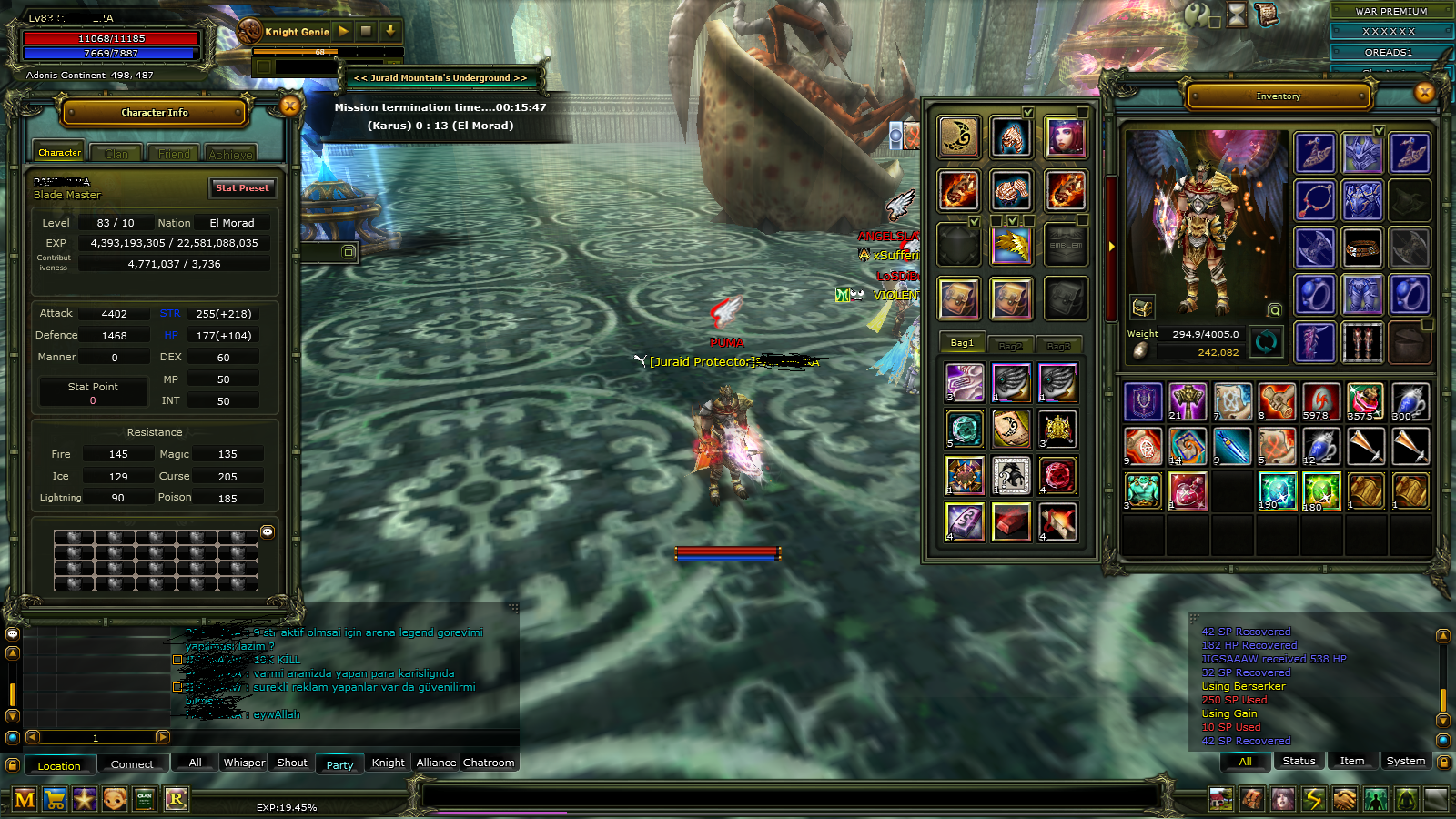Switch log to Item tab
The image size is (1456, 819).
point(1351,761)
